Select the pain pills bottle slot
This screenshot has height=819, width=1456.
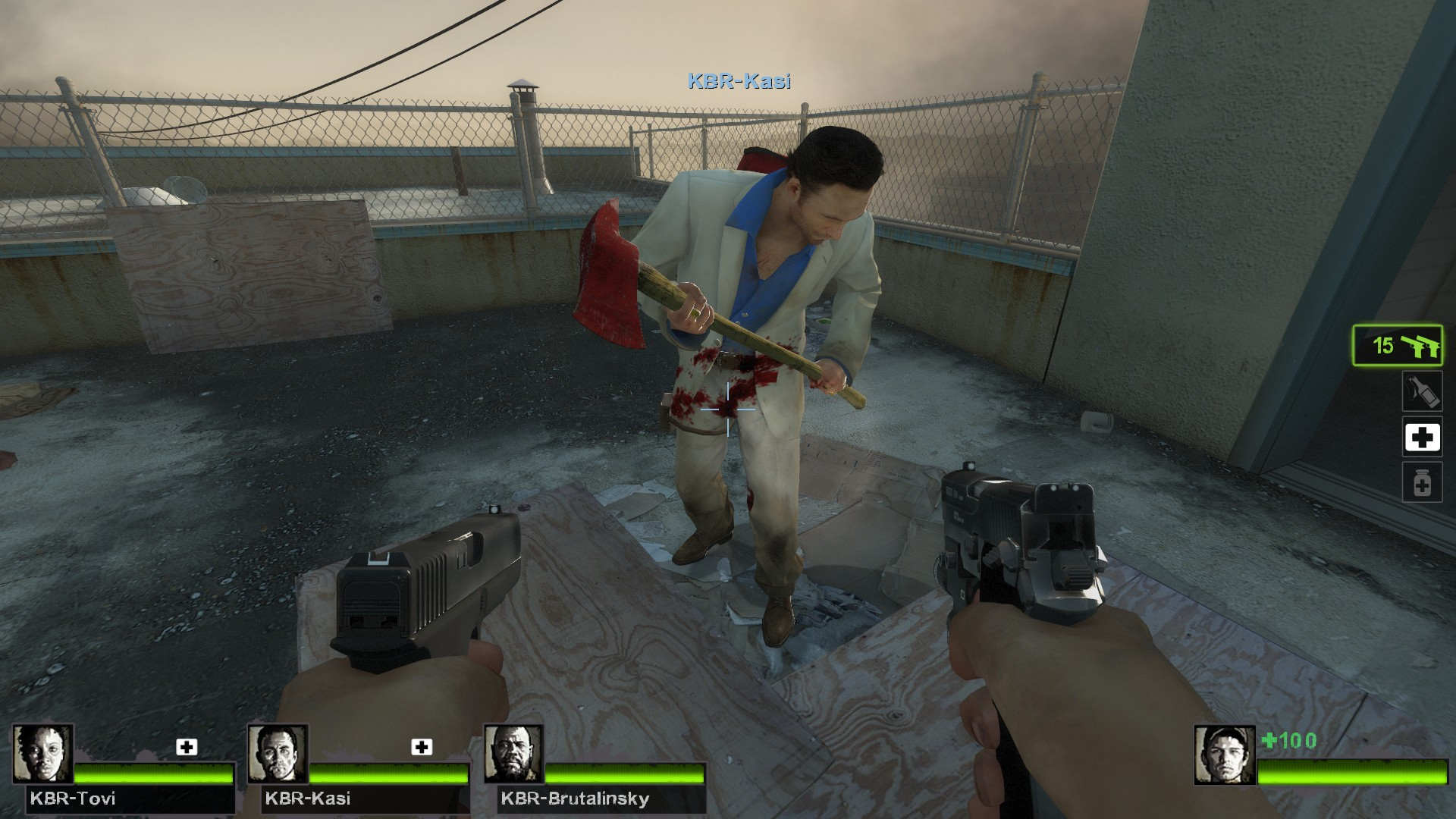(1422, 483)
